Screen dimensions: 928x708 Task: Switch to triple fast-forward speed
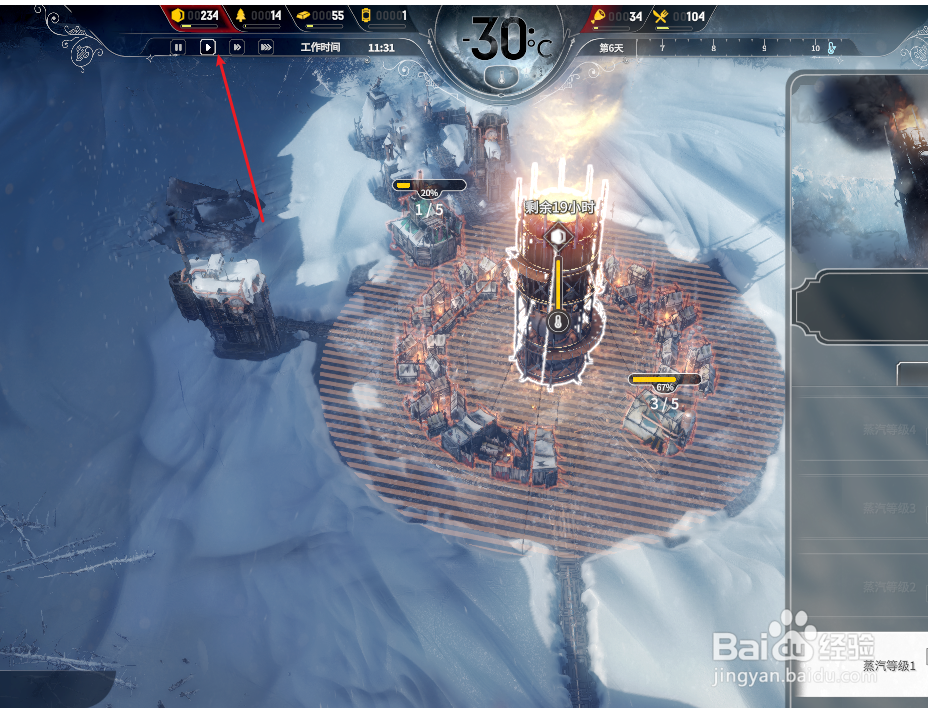point(266,47)
